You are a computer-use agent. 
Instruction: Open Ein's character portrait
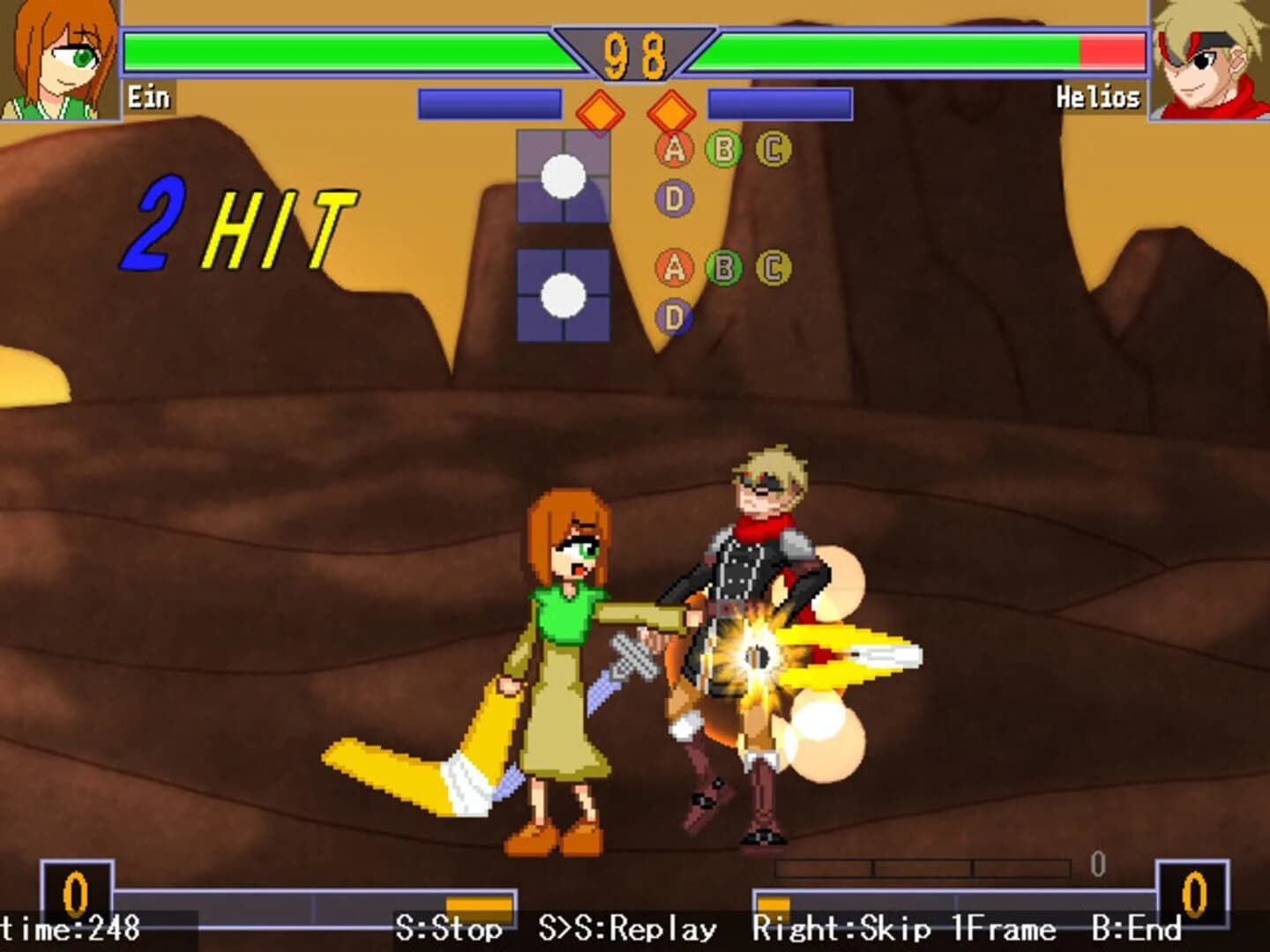click(x=57, y=57)
